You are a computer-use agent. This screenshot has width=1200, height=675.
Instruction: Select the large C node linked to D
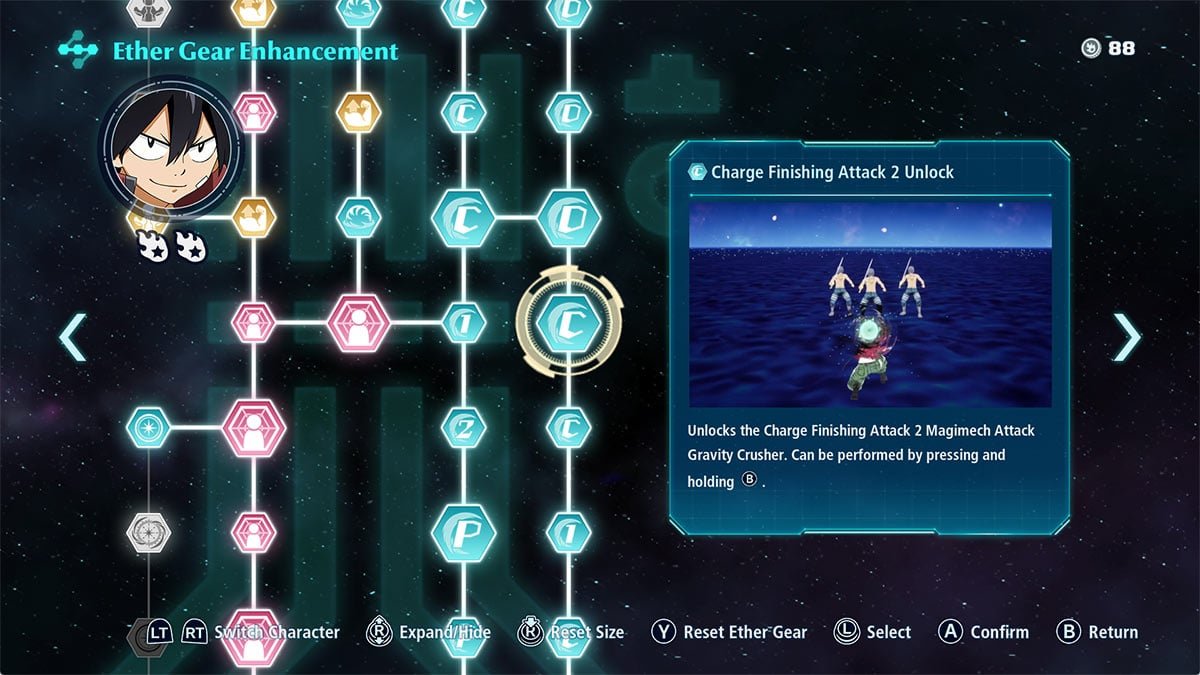click(x=463, y=217)
